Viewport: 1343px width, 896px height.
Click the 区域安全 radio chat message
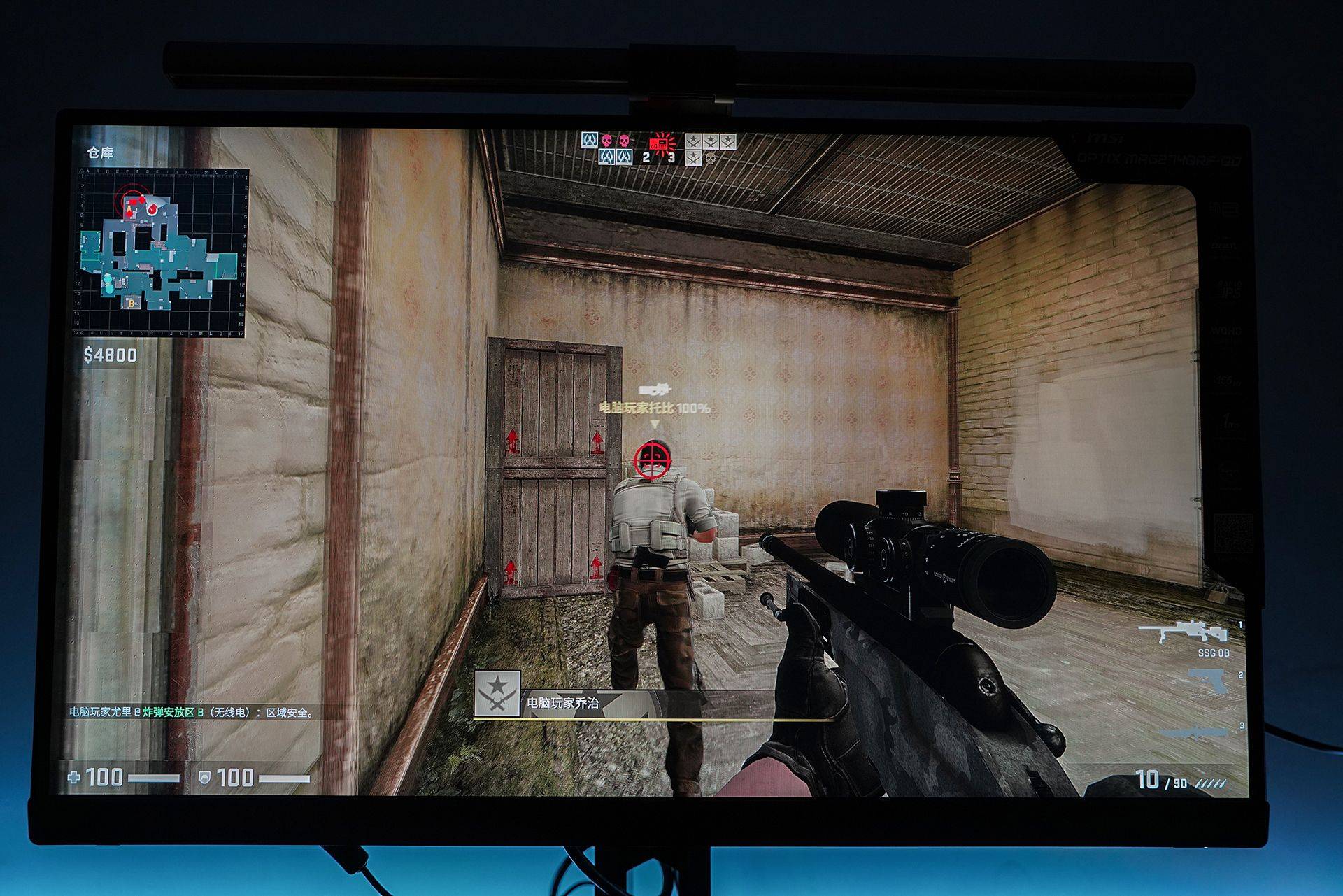click(x=192, y=712)
